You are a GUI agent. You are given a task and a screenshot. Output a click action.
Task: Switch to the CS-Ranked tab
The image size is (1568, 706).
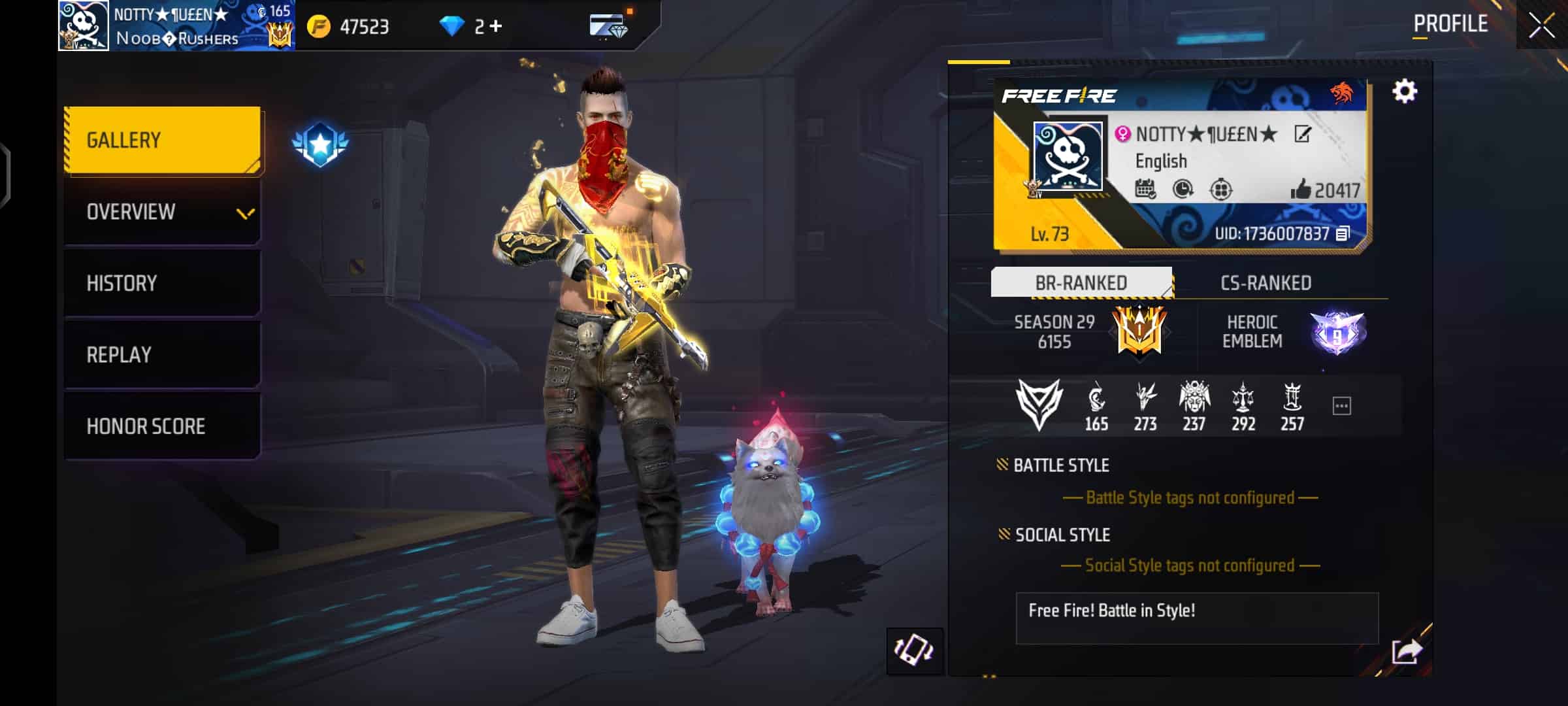pyautogui.click(x=1266, y=282)
